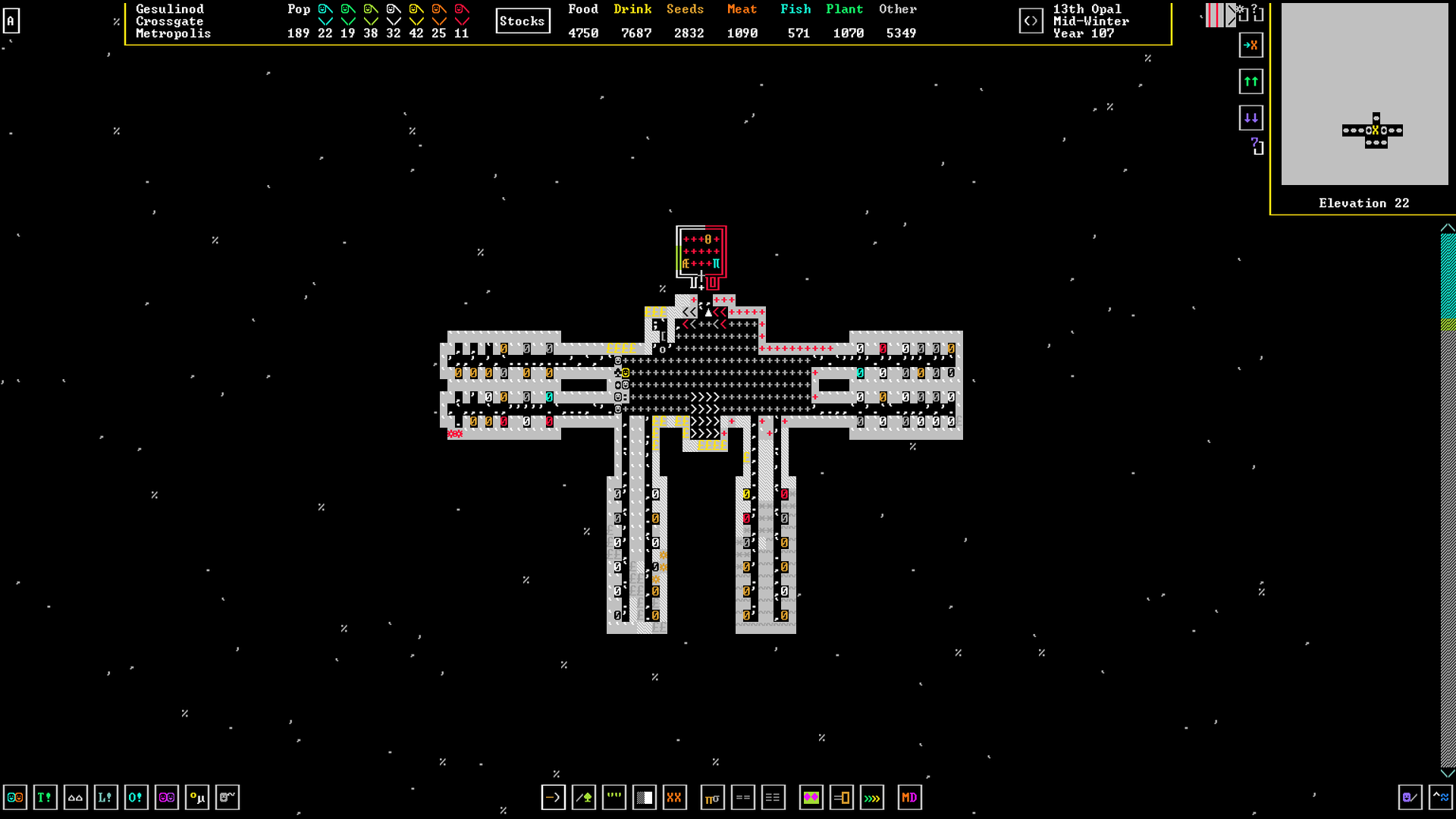Click the green double arrows to go up a level
This screenshot has width=1456, height=819.
pos(1251,81)
